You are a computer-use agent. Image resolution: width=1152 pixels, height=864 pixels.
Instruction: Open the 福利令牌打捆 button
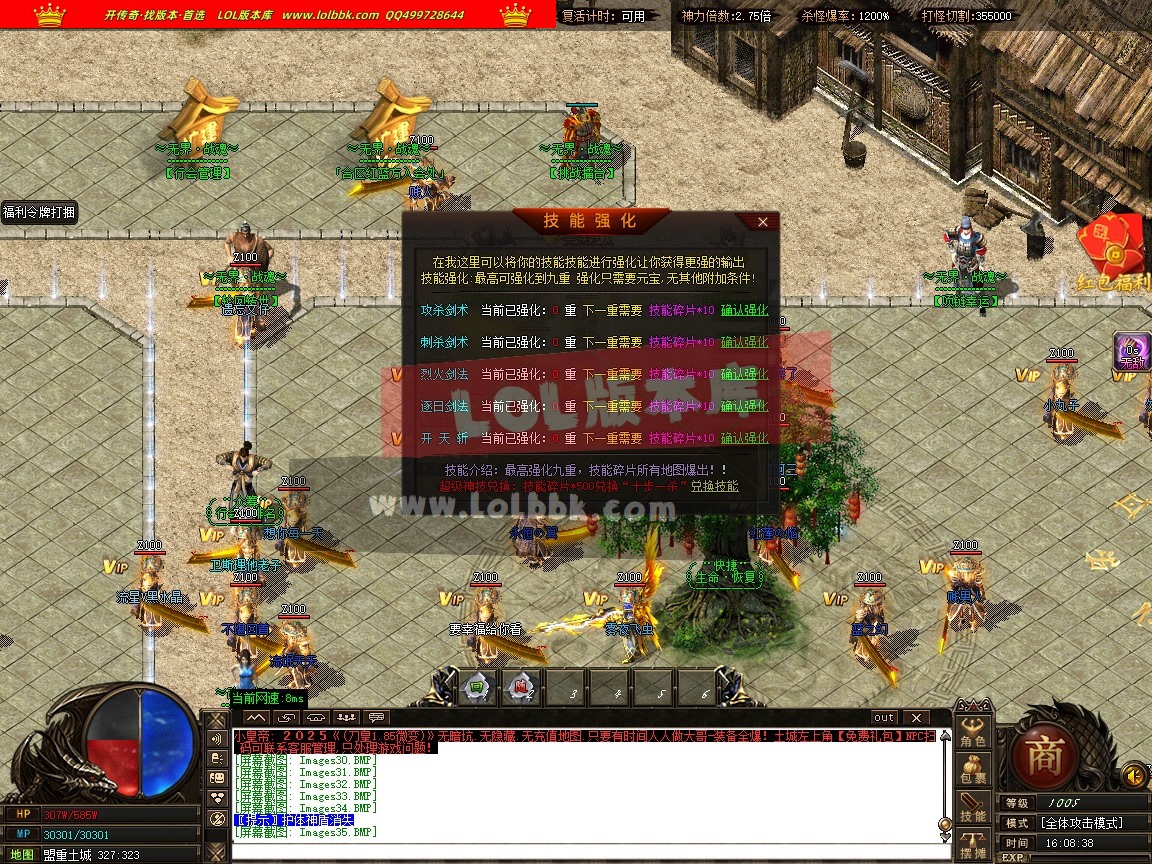pyautogui.click(x=39, y=212)
